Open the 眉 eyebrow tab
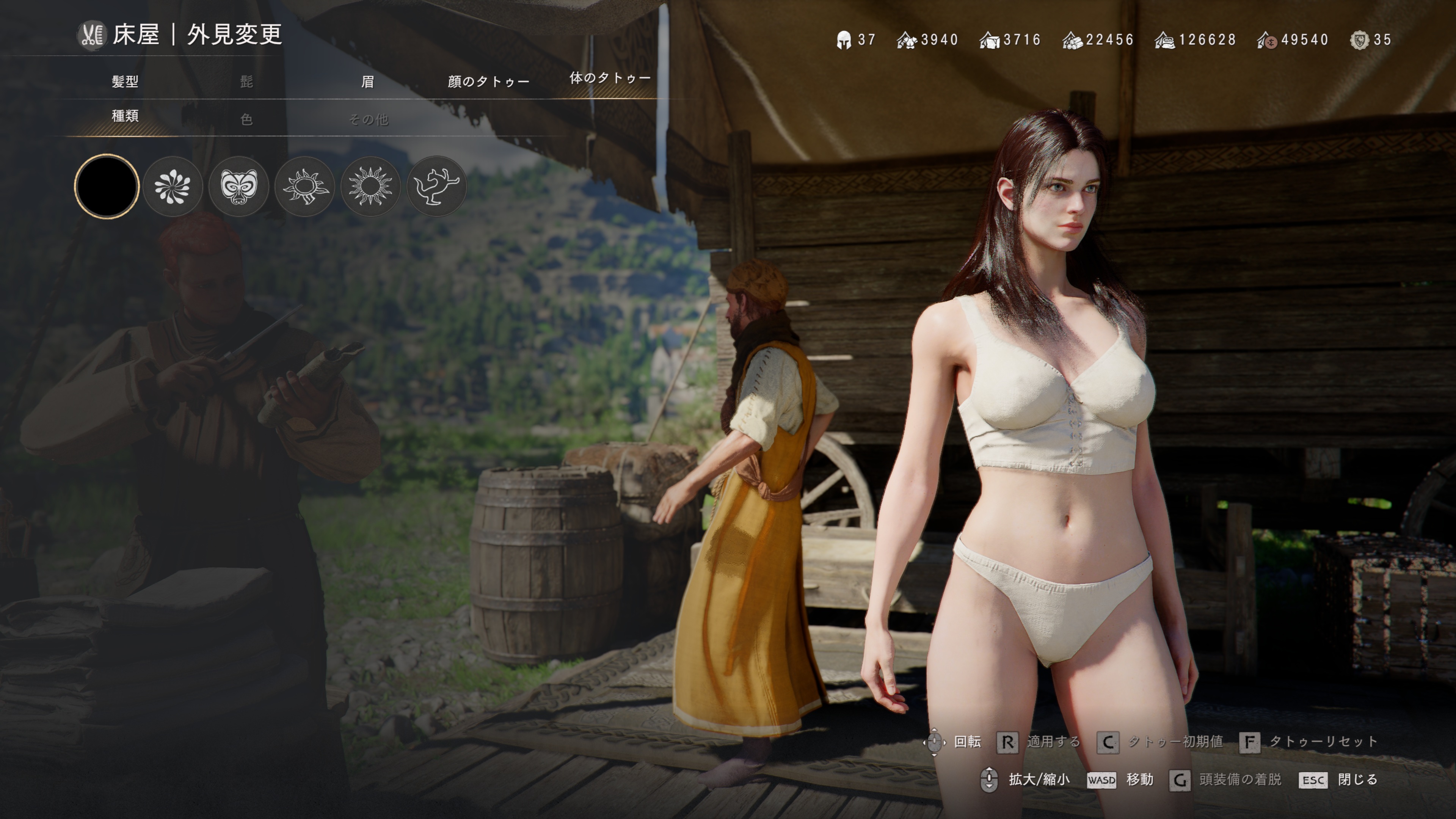The height and width of the screenshot is (819, 1456). click(367, 82)
